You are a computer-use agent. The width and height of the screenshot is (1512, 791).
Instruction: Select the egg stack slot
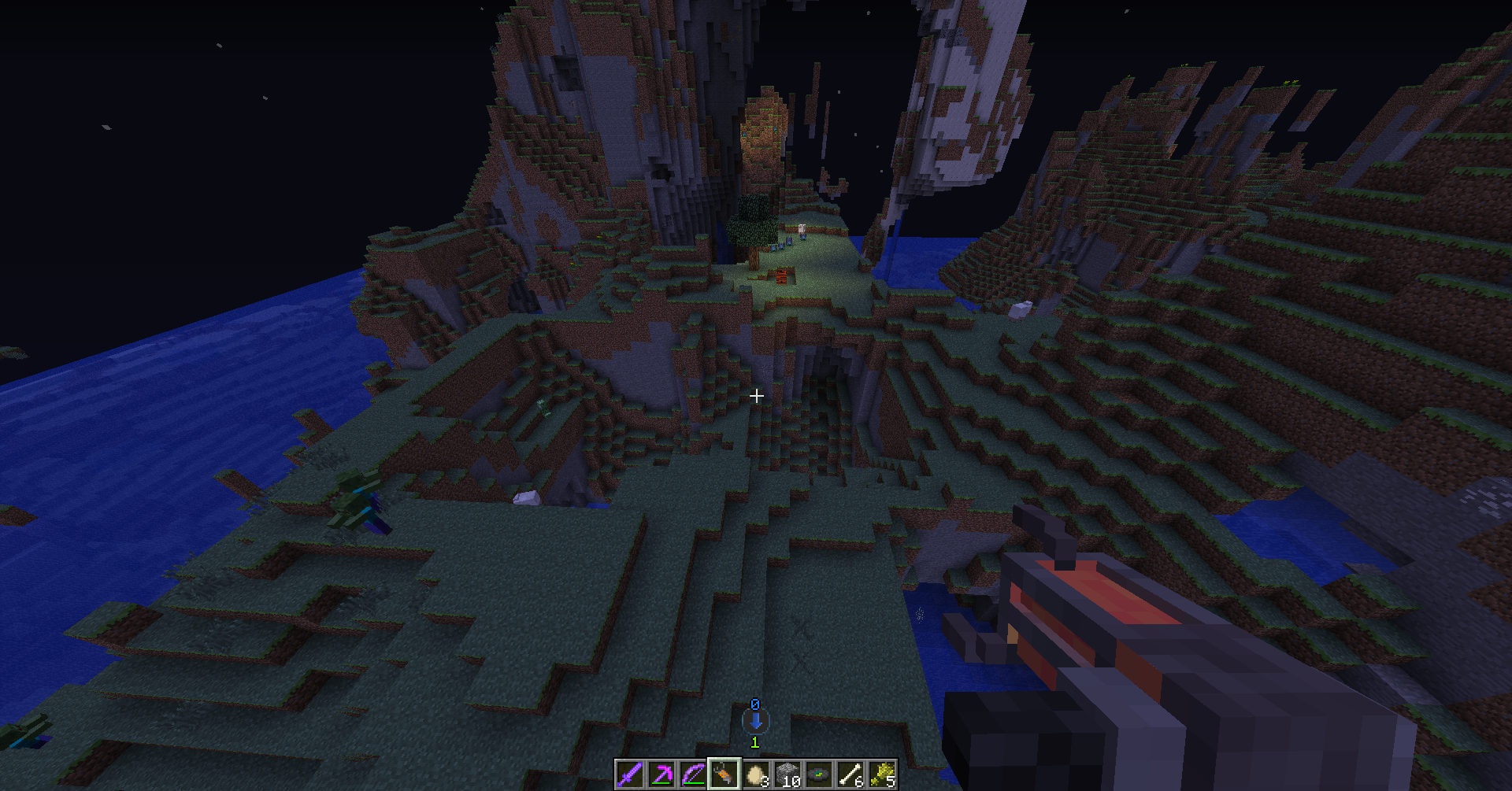pyautogui.click(x=756, y=774)
